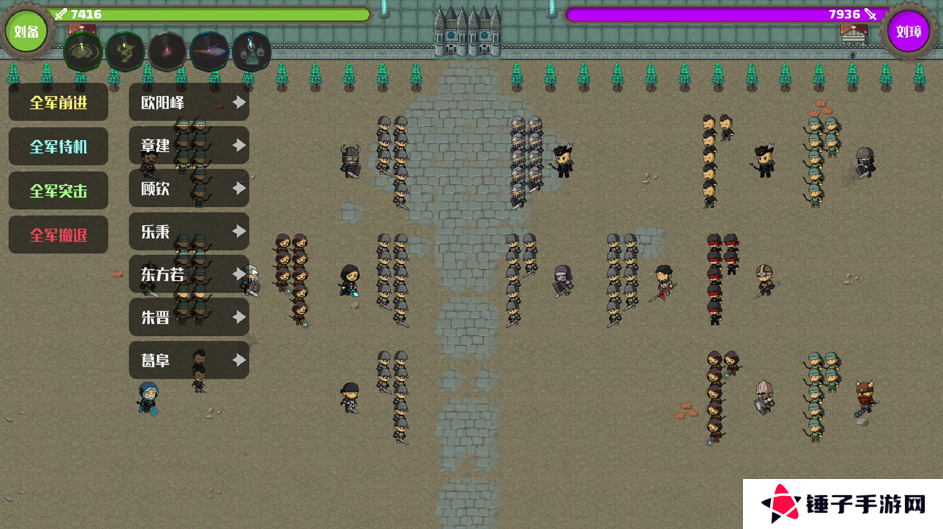Use the green serpent skill icon

(x=126, y=50)
